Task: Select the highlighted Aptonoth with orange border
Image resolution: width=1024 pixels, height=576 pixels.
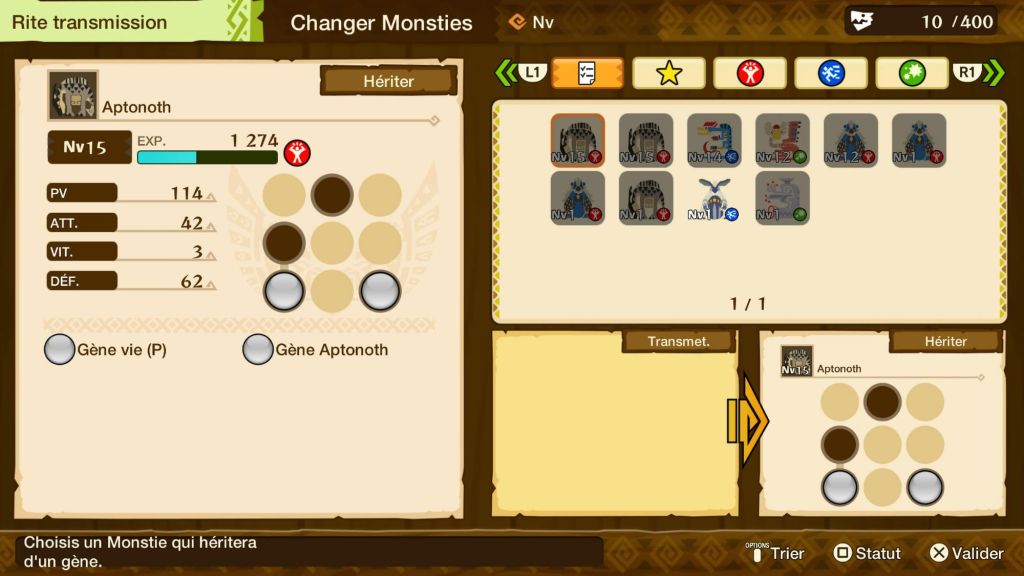Action: 577,140
